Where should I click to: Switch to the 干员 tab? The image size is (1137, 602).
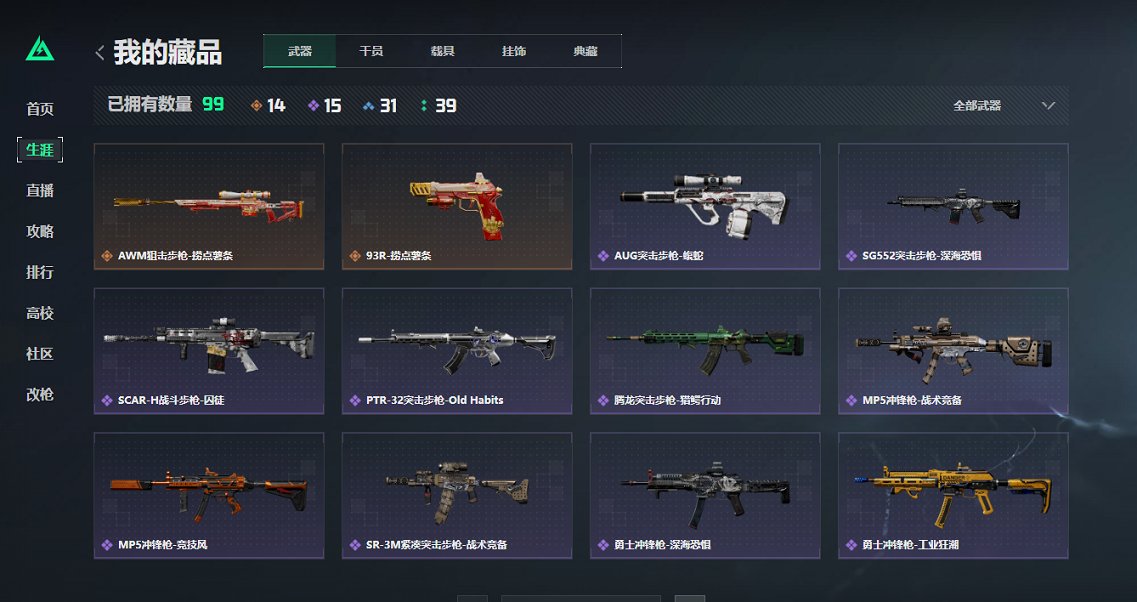tap(371, 51)
